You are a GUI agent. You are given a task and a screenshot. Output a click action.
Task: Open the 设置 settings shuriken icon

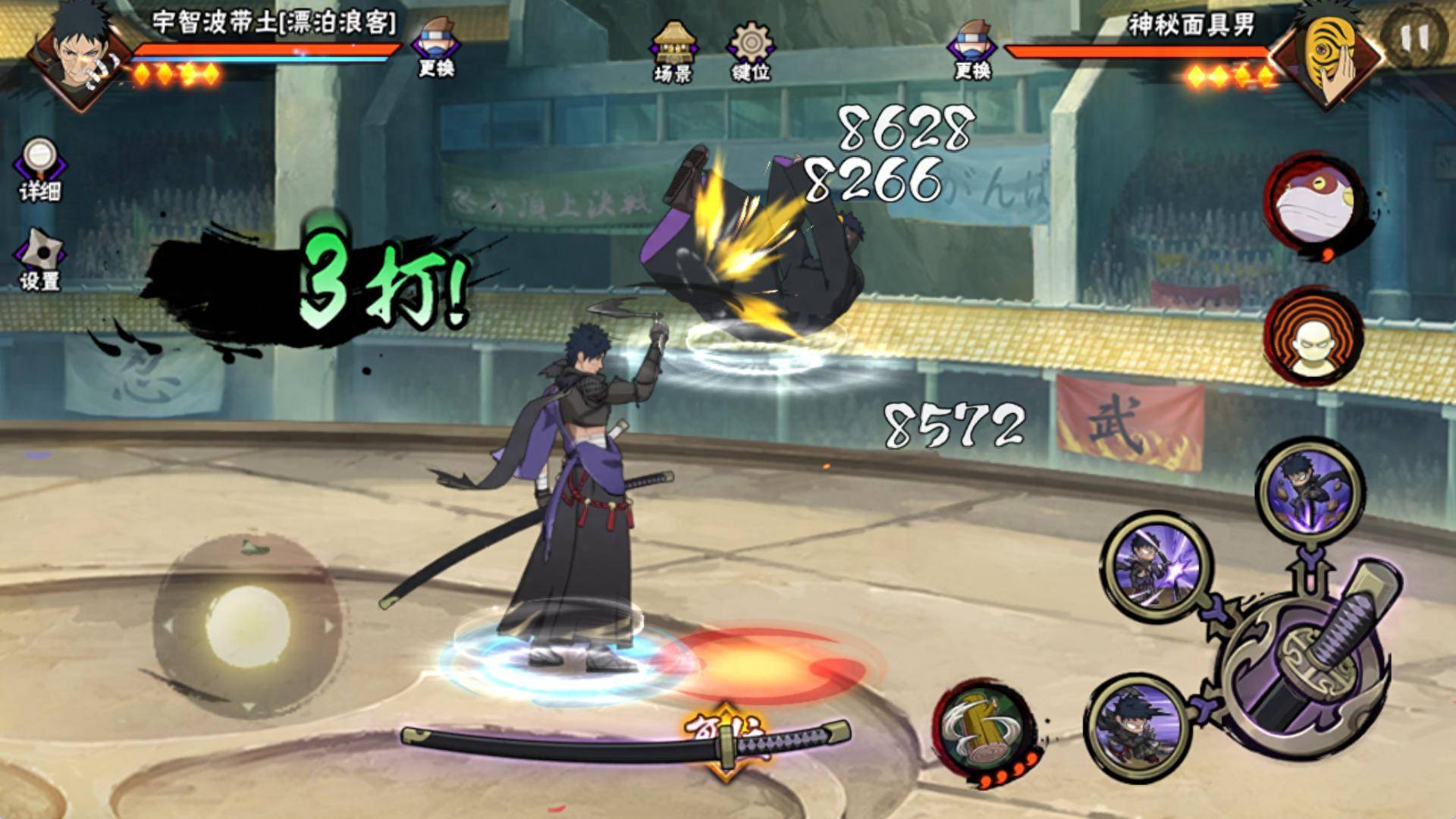click(39, 259)
